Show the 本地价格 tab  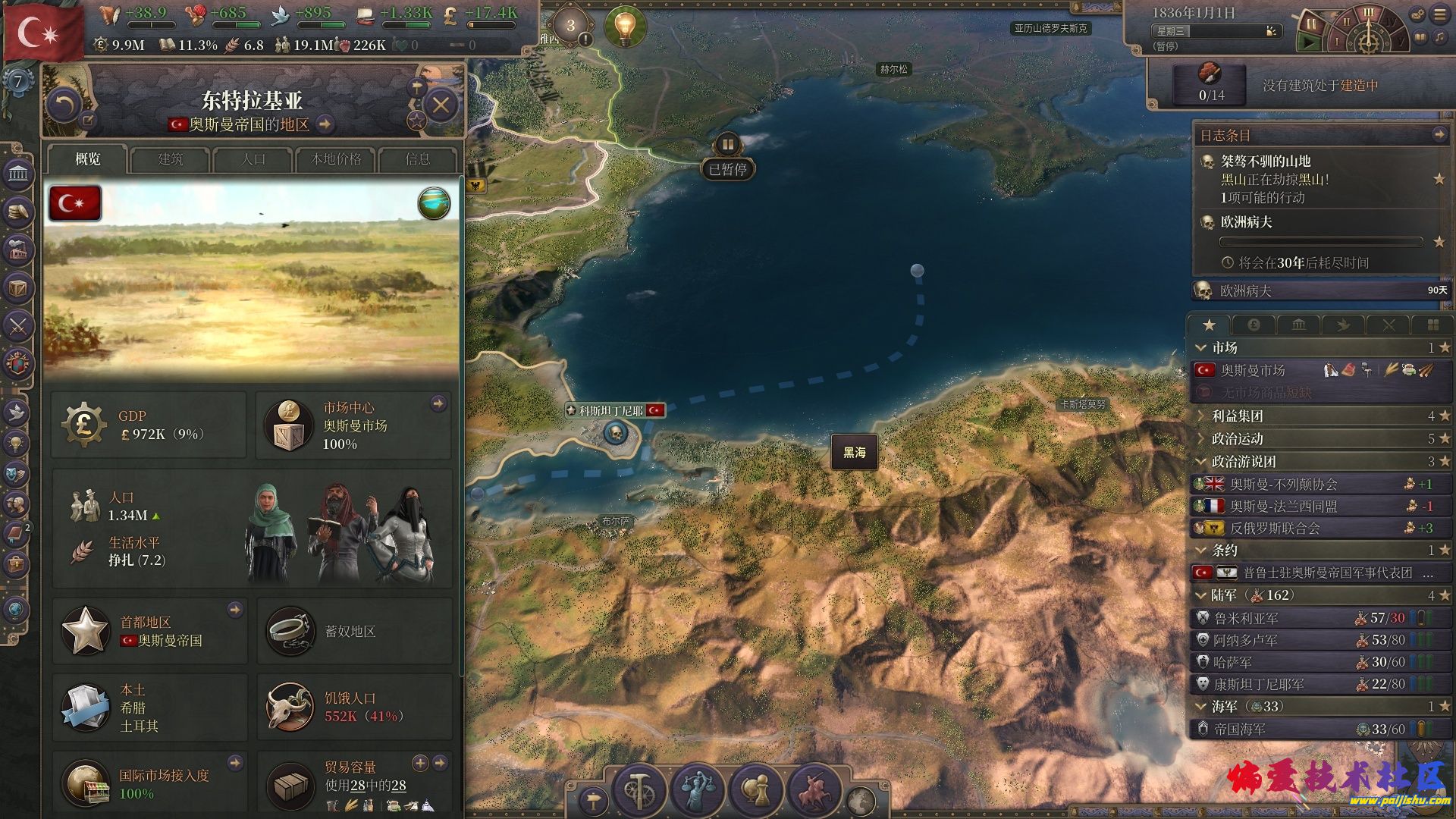point(336,159)
